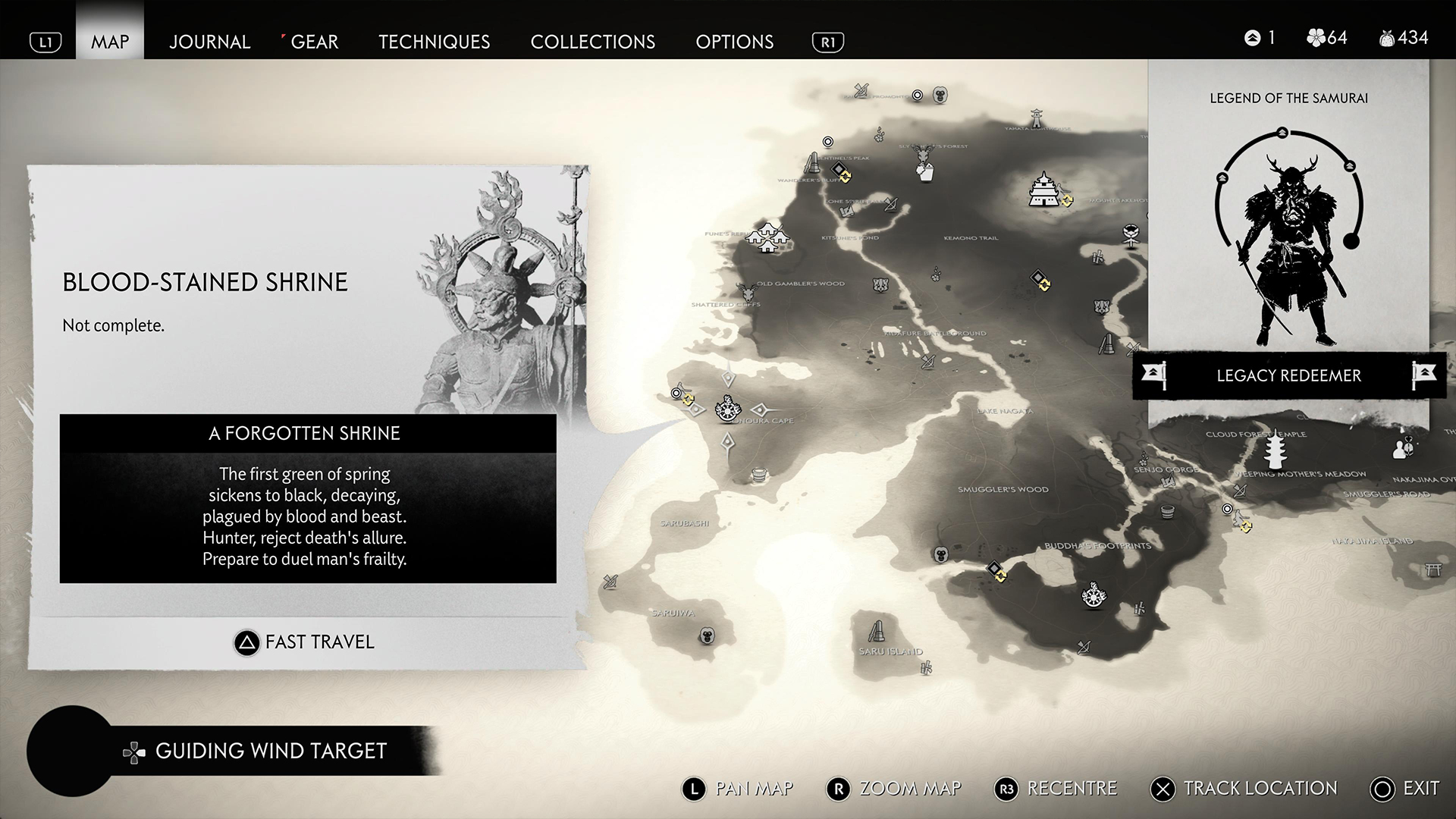Screen dimensions: 1456x819
Task: Select the deer icon in Sly Hunter's Forest
Action: click(x=922, y=156)
